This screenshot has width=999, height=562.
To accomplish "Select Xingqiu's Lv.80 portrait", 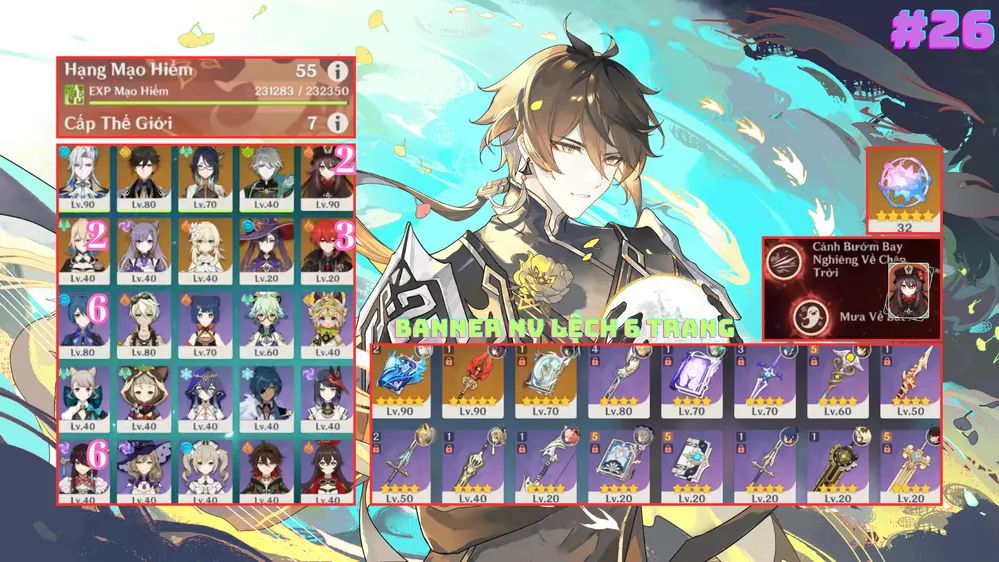I will [x=85, y=319].
